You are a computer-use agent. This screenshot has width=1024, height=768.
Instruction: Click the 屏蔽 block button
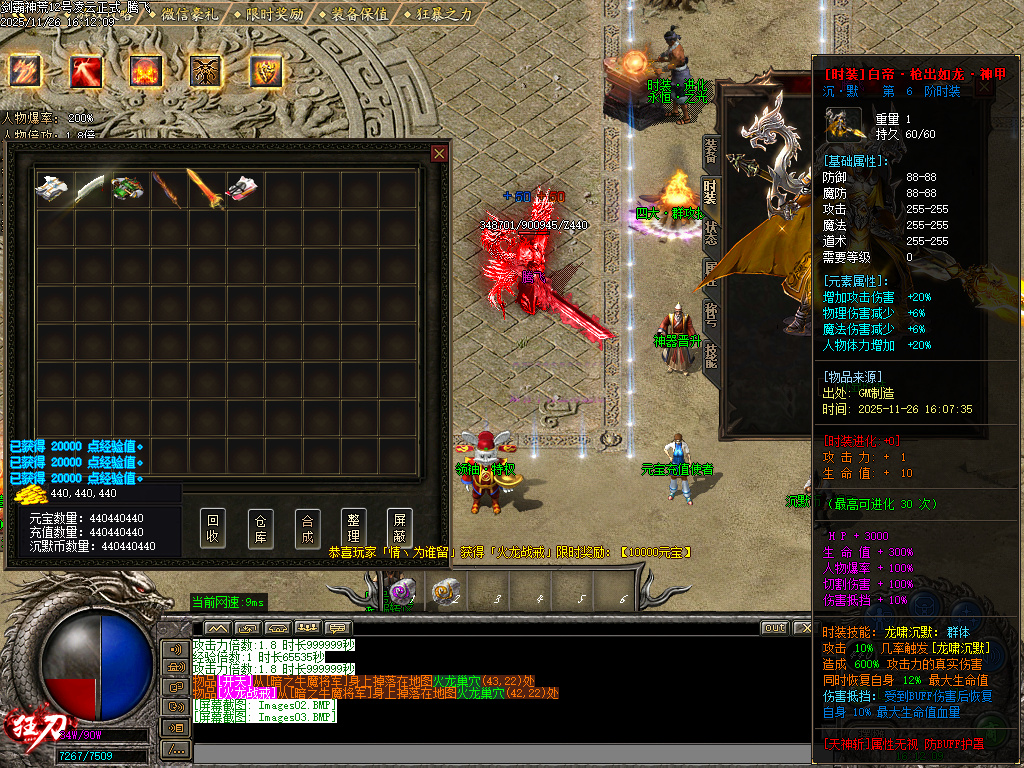(x=399, y=528)
